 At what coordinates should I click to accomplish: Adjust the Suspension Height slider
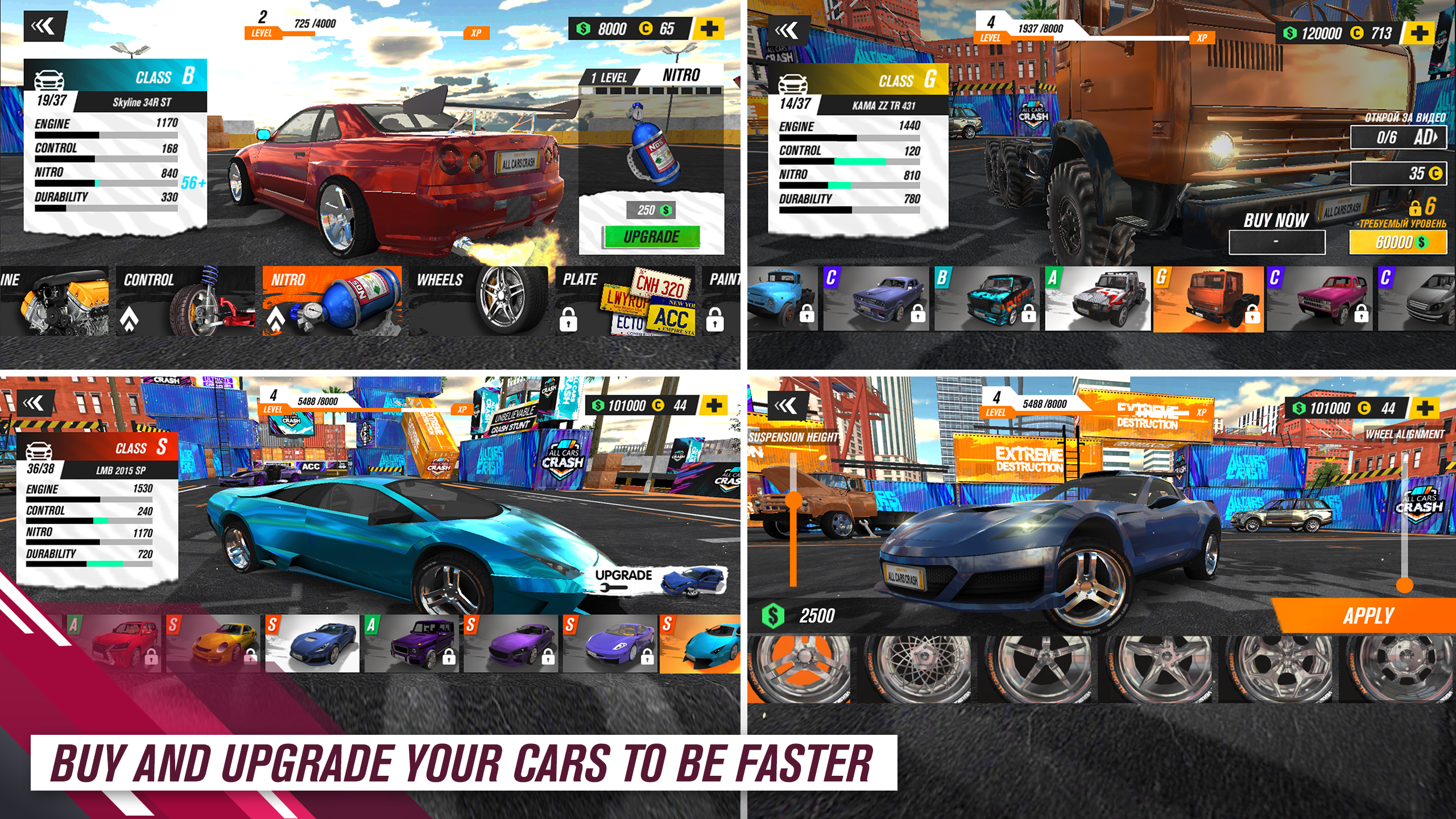(x=793, y=501)
